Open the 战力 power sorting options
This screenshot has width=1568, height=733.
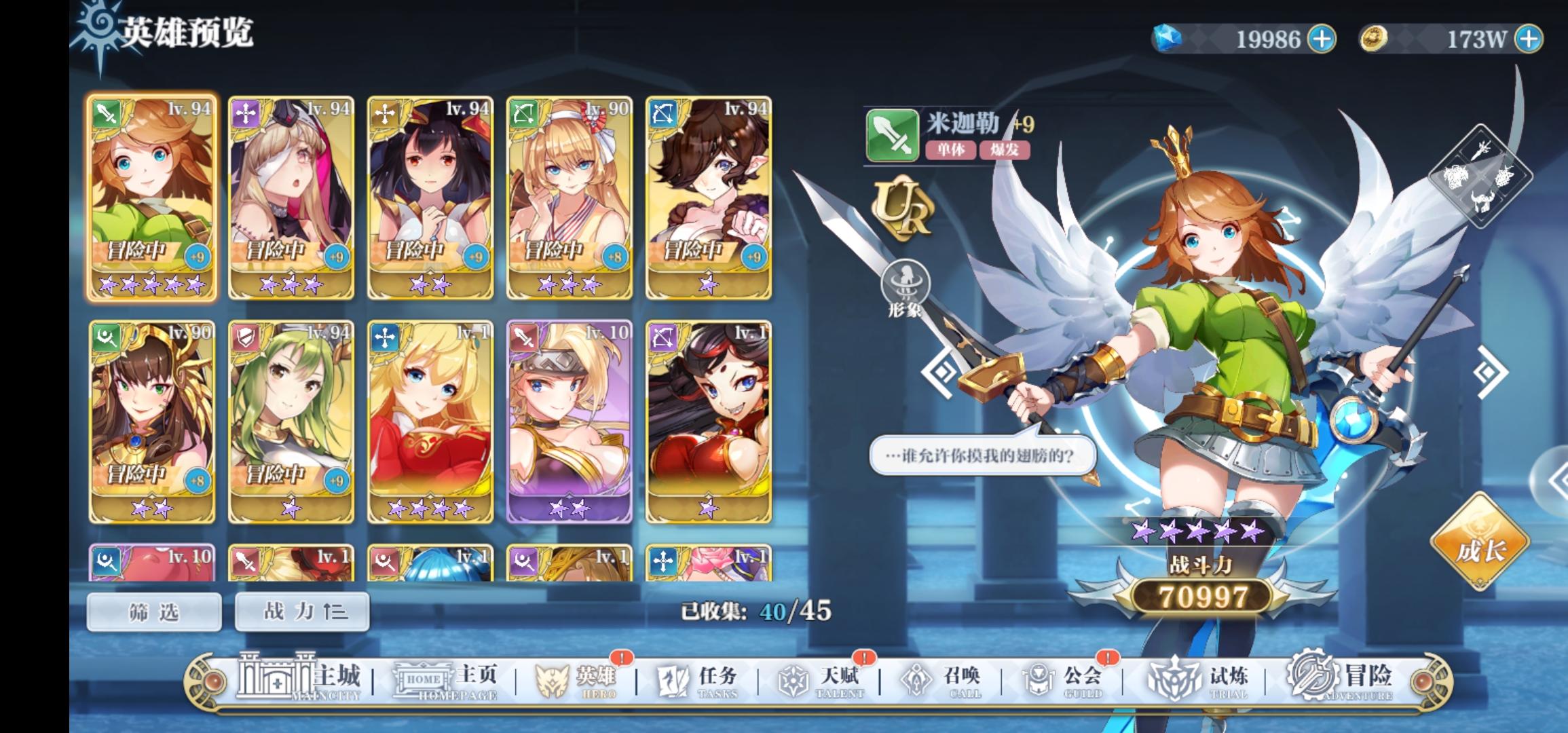[301, 611]
